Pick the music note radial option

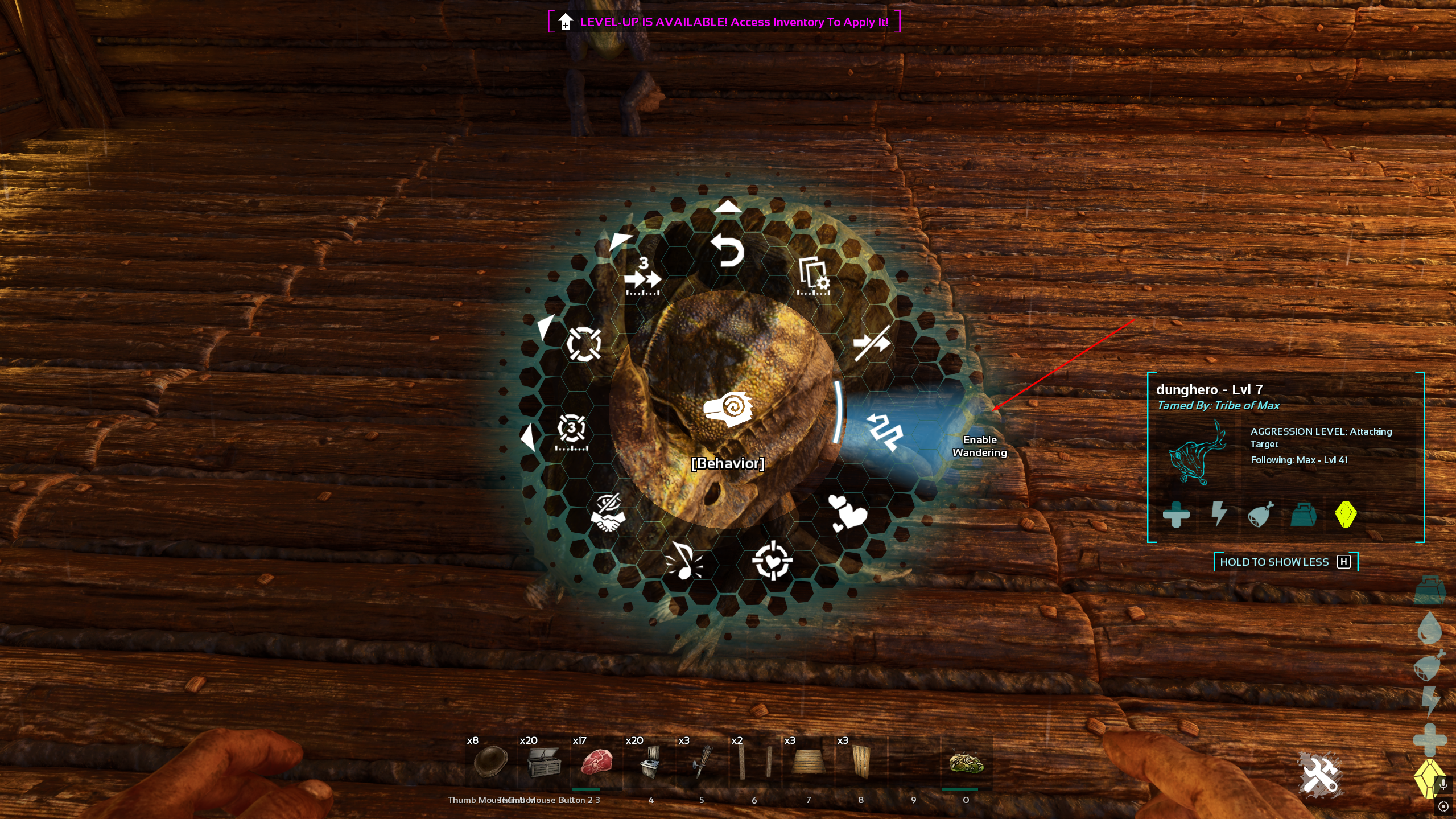(683, 561)
